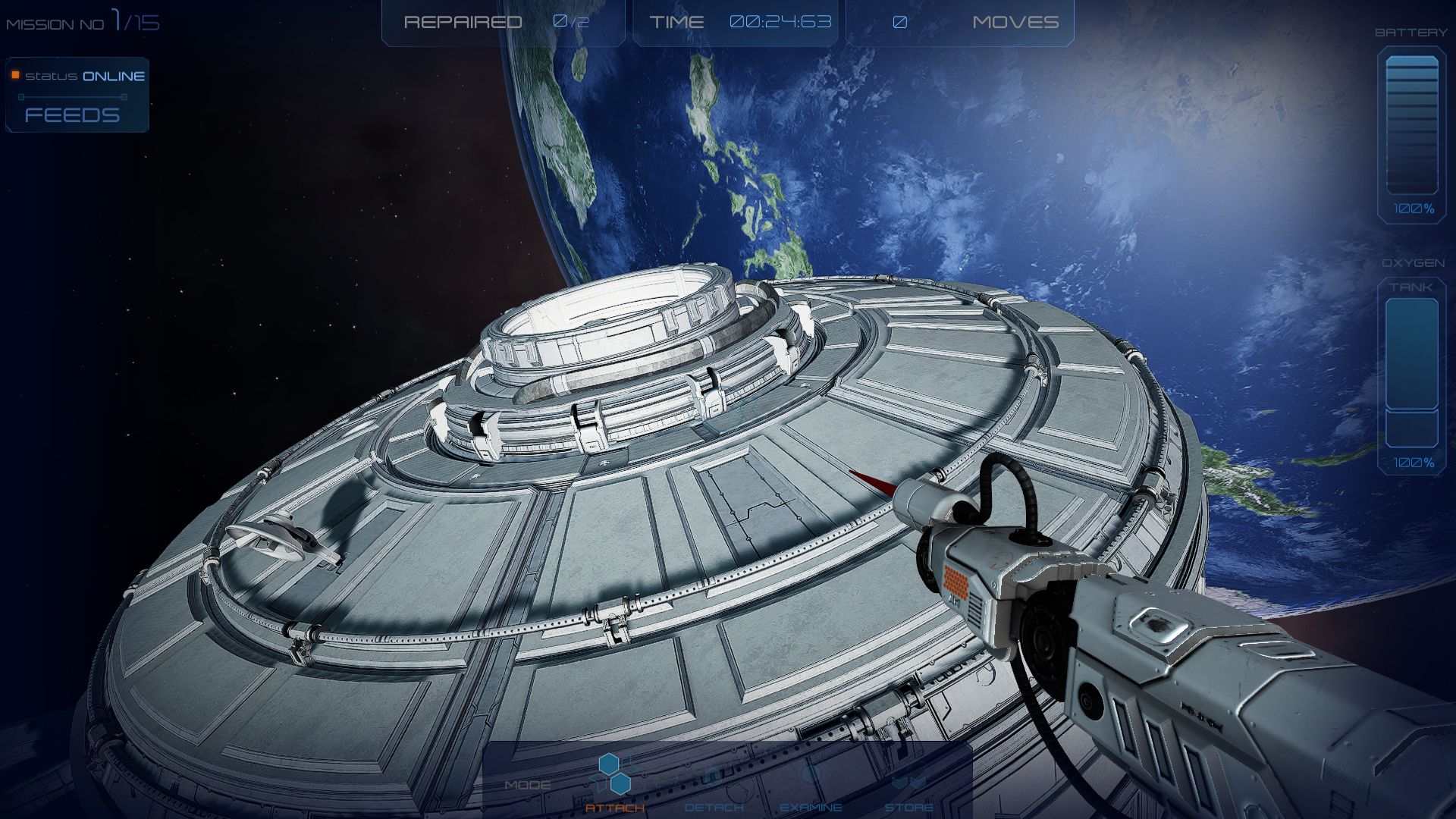Activate the STORE mode
Screen dimensions: 1456x819
(x=908, y=789)
